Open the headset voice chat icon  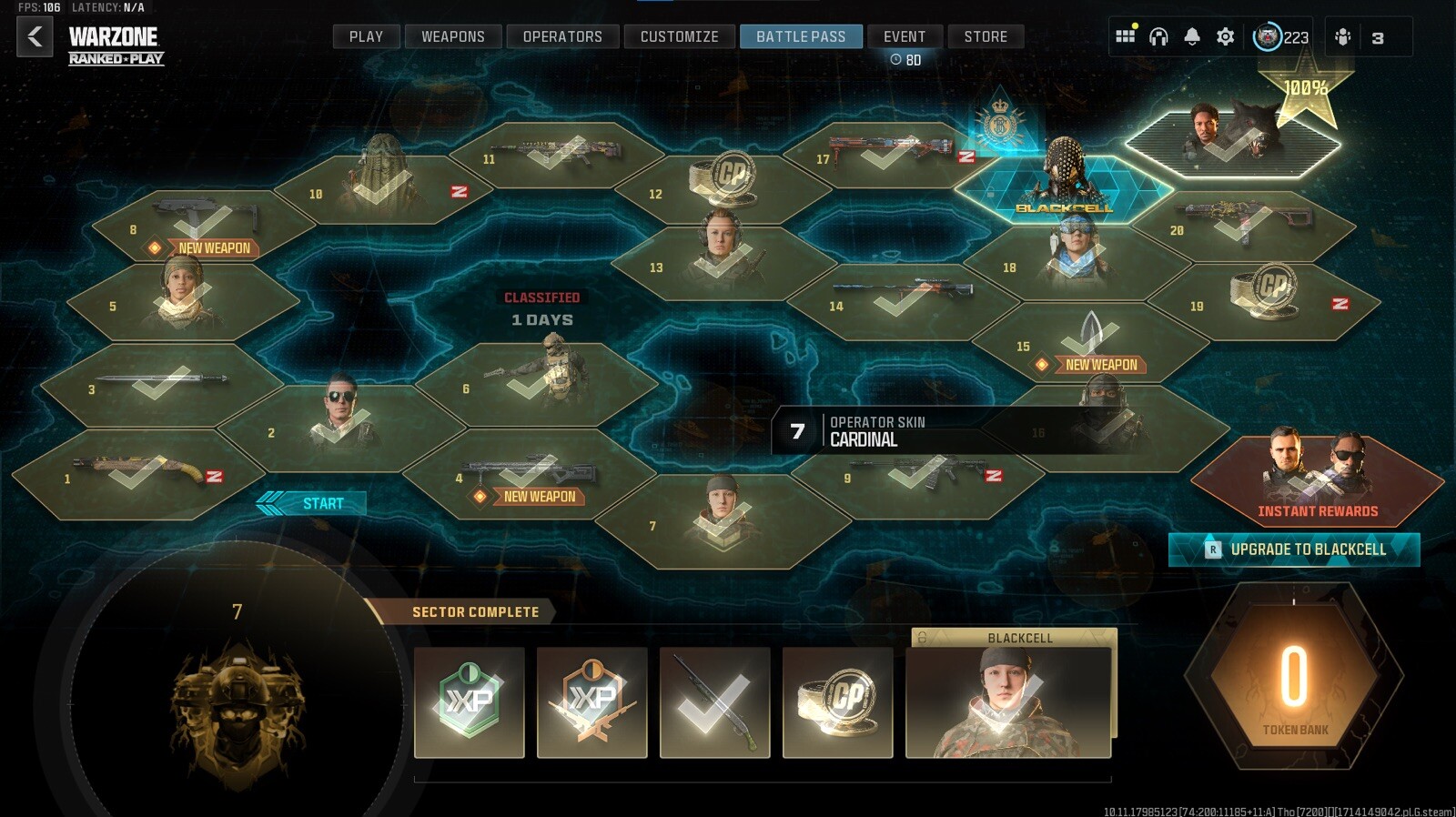point(1158,37)
